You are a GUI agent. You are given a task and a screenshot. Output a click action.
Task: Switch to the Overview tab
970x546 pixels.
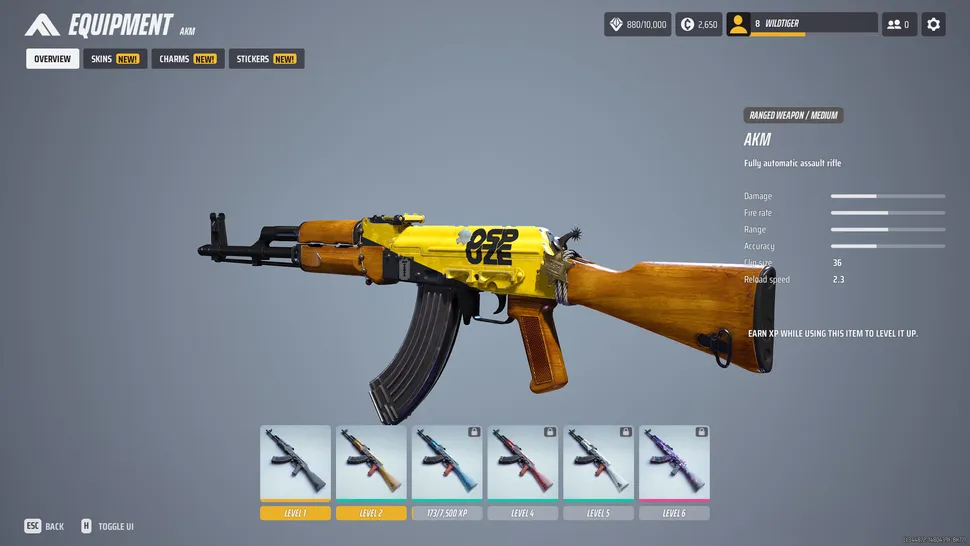click(x=52, y=59)
